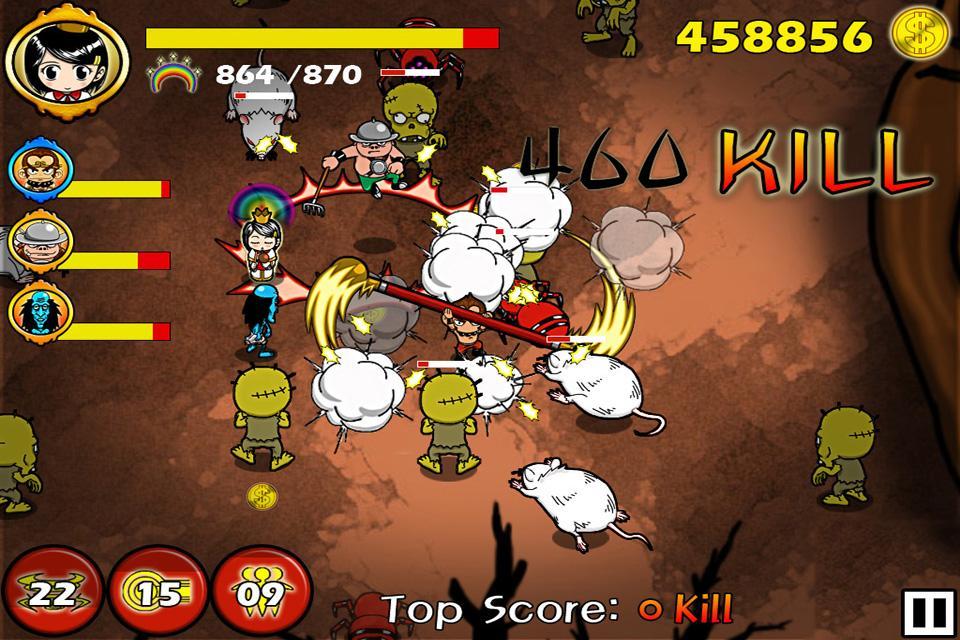Use the target-ring skill showing 15
The width and height of the screenshot is (960, 640).
tap(156, 593)
